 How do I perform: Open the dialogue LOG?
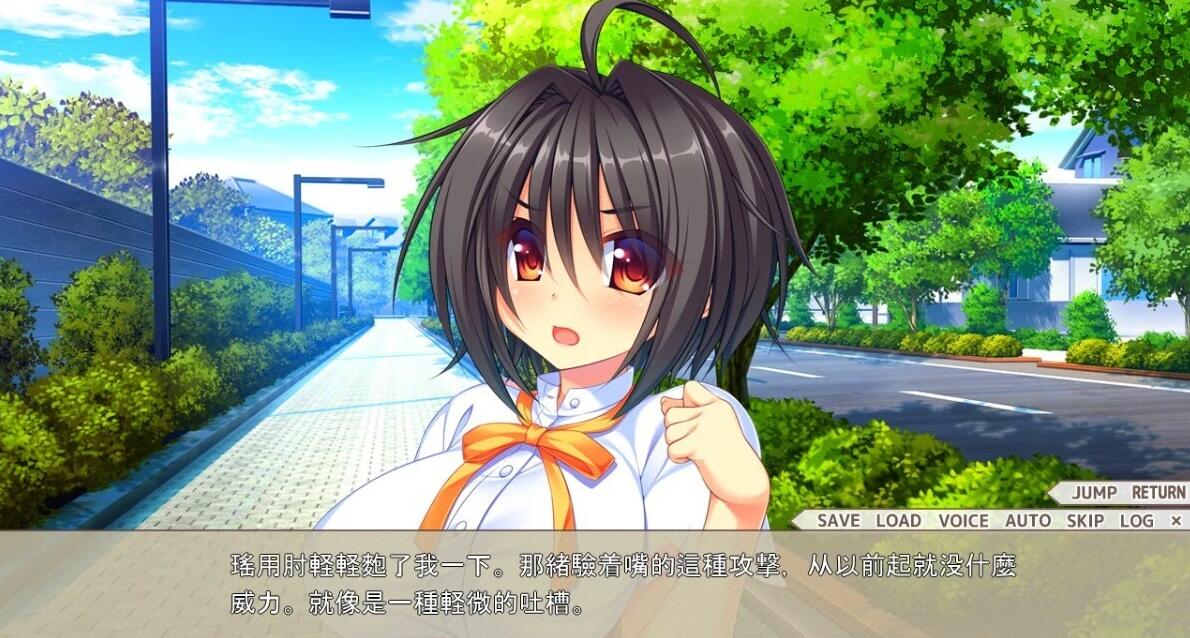[1136, 520]
